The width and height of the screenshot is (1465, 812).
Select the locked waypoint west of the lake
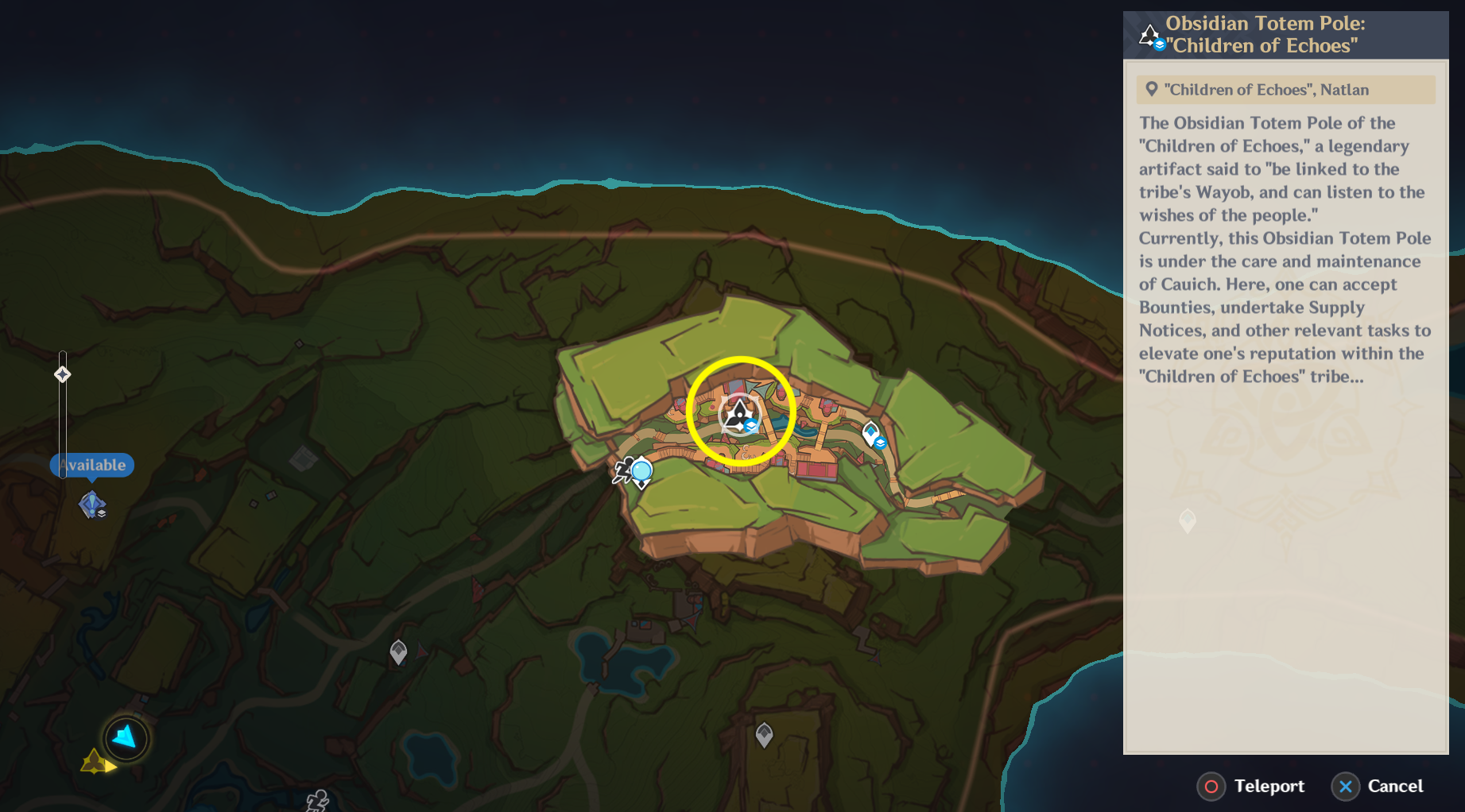(x=398, y=652)
